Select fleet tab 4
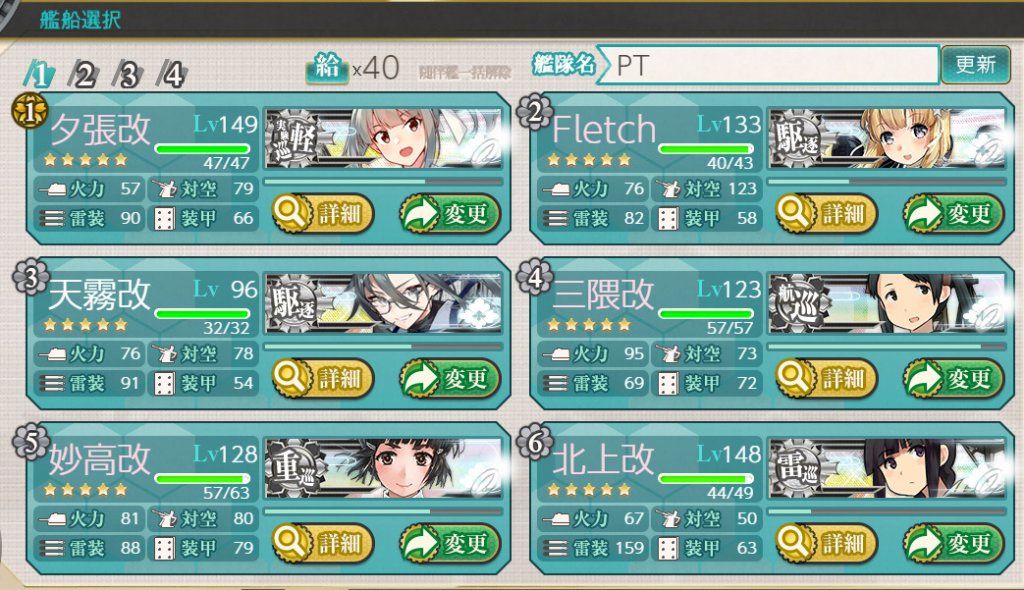Image resolution: width=1024 pixels, height=590 pixels. [174, 75]
